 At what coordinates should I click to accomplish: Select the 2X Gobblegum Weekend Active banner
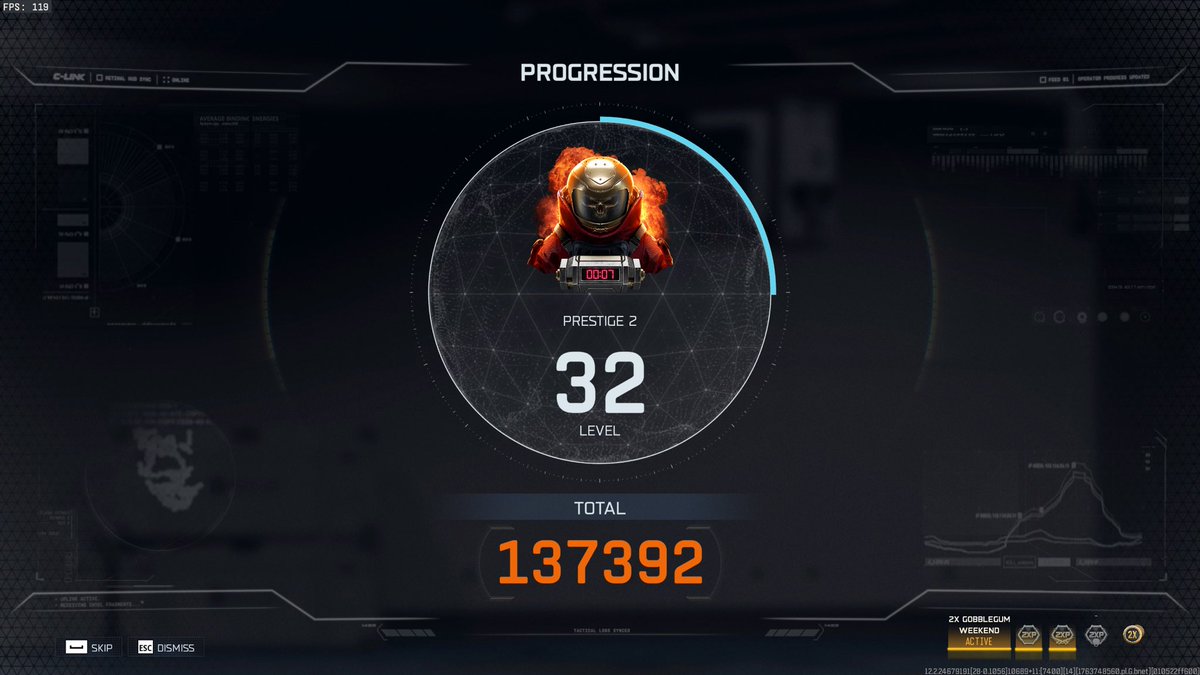point(978,633)
